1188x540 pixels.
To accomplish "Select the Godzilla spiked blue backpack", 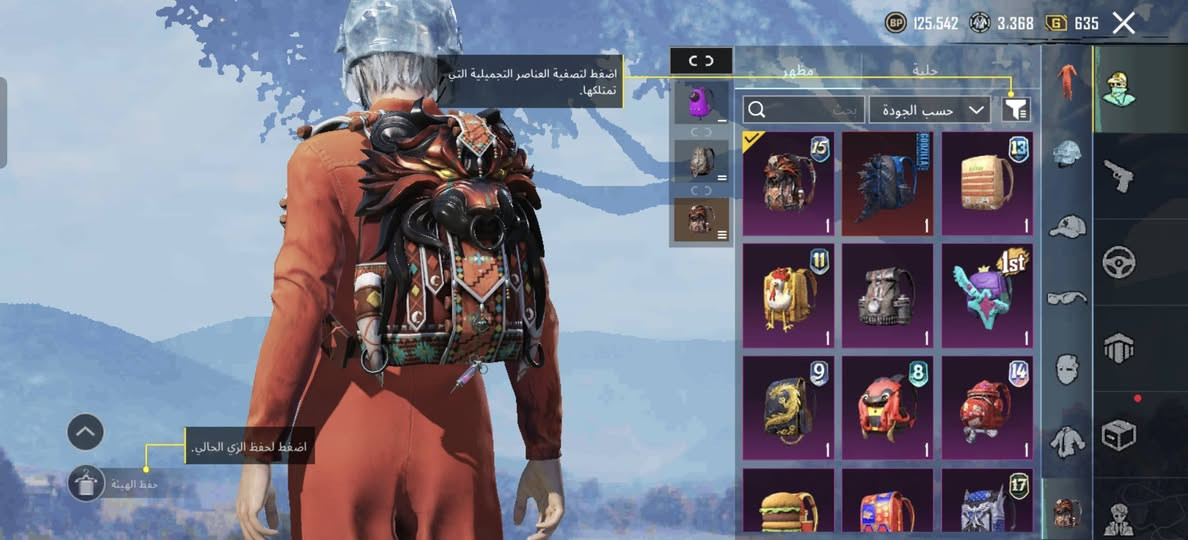I will click(x=888, y=183).
